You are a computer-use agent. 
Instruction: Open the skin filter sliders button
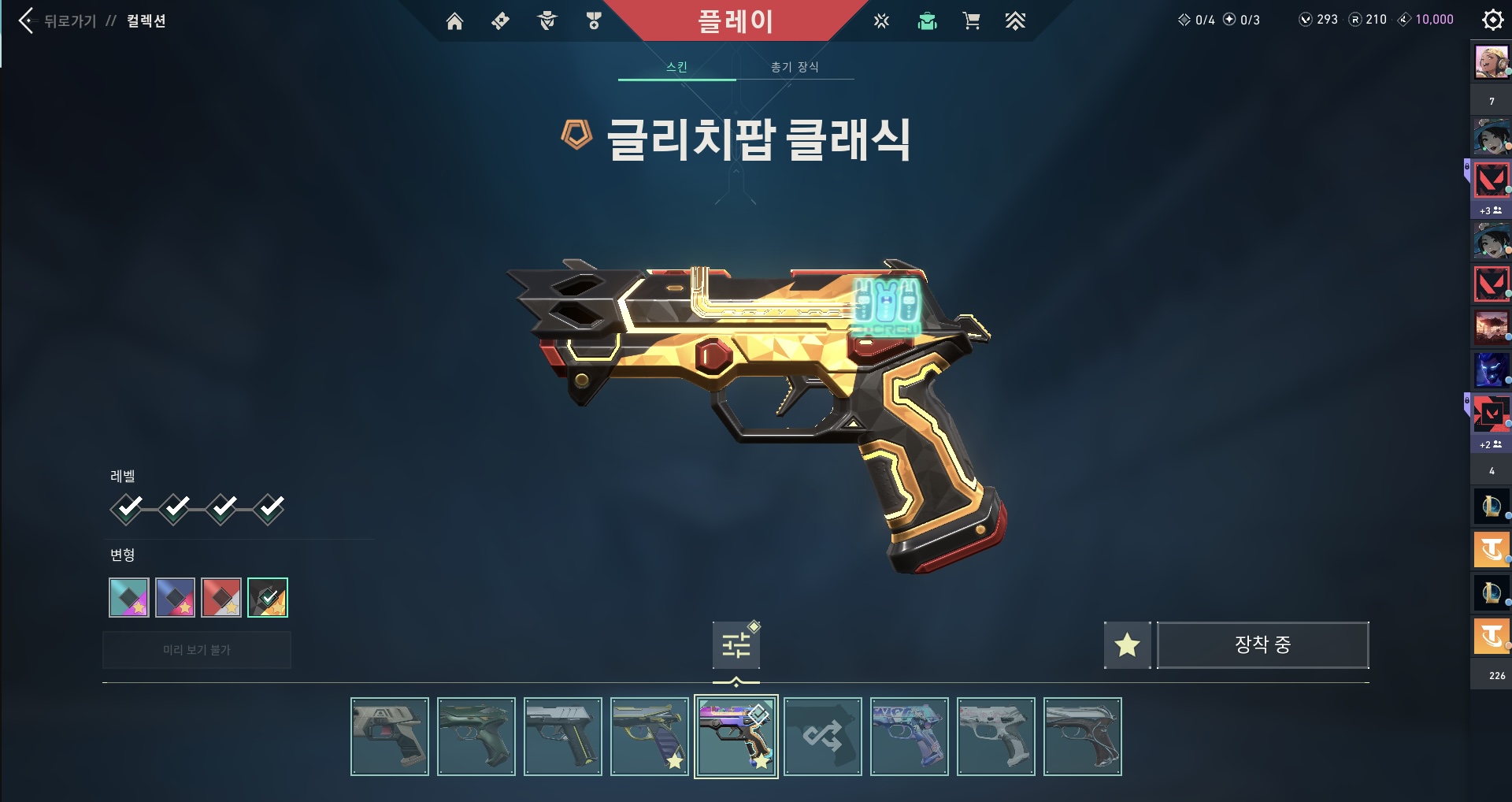(x=736, y=645)
